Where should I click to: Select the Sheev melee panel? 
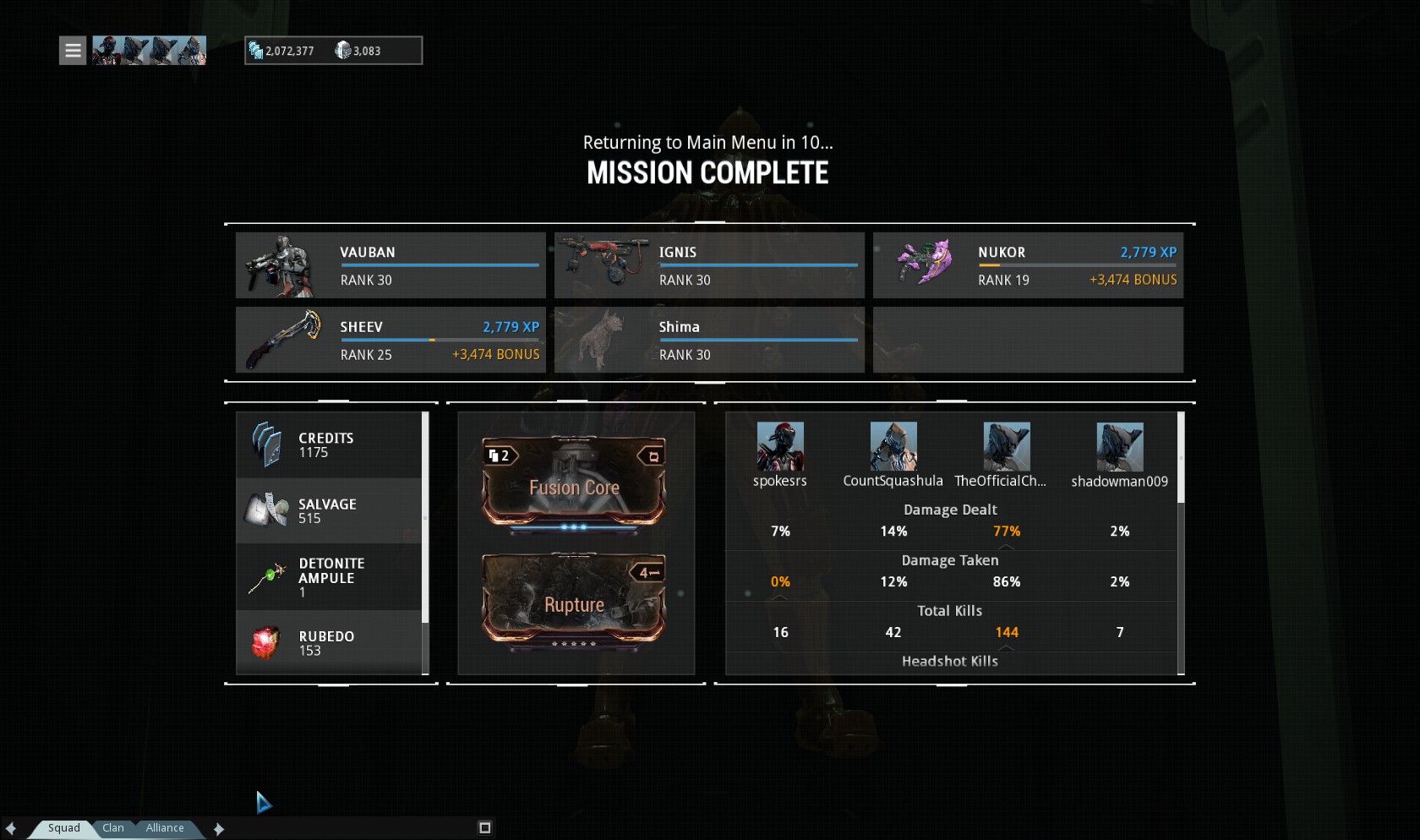[390, 340]
